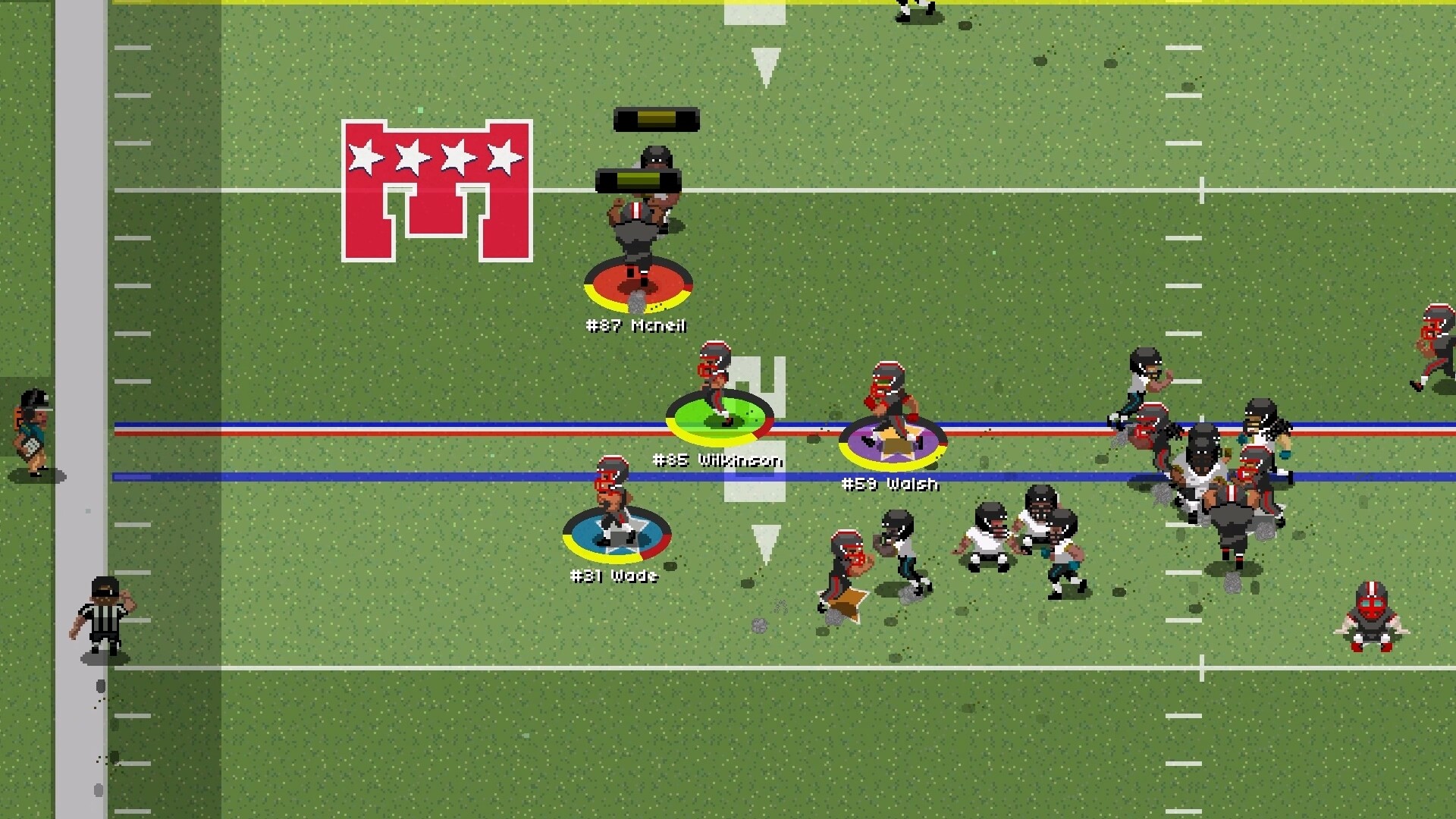Click the sideline staffer near the blue line

[x=32, y=432]
